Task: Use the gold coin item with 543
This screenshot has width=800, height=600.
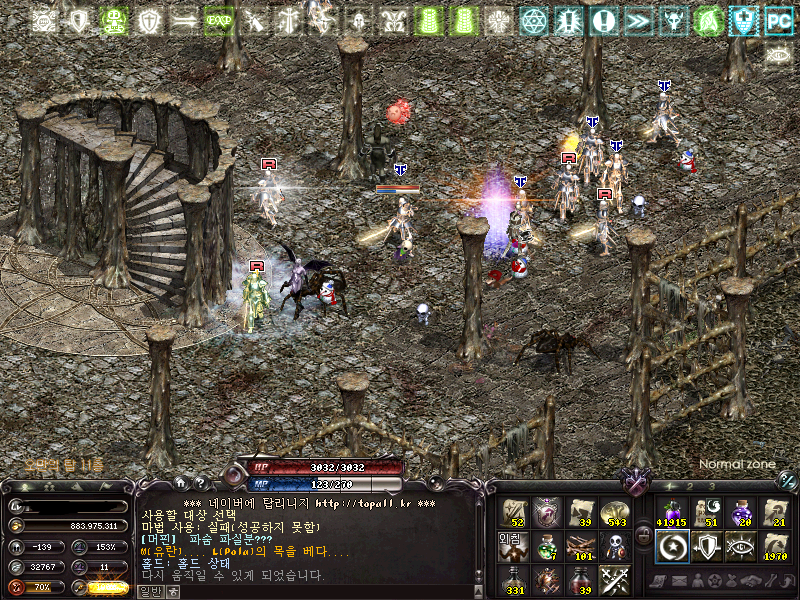Action: coord(613,513)
